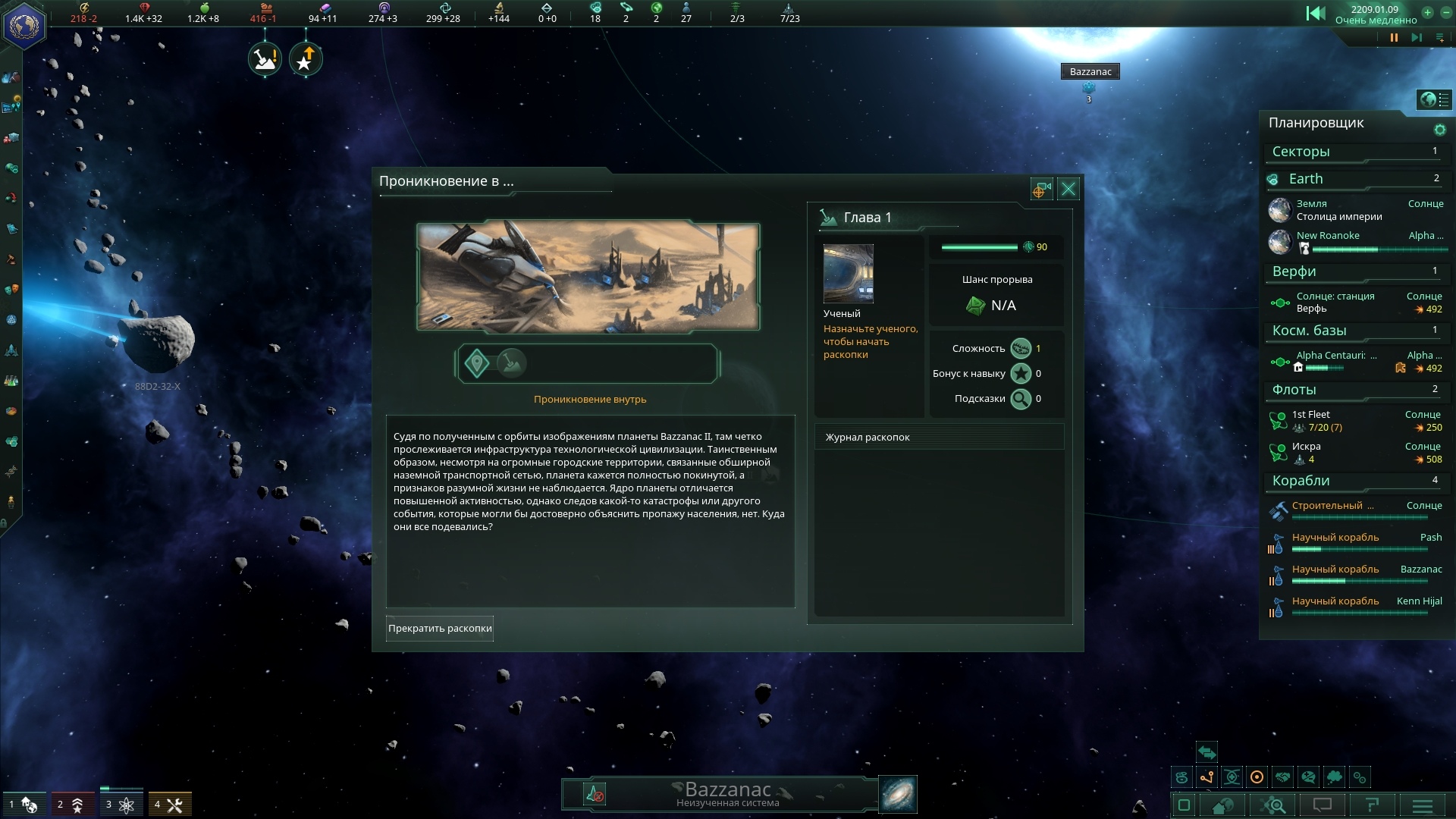Select control group 3 with atom icon

[121, 805]
